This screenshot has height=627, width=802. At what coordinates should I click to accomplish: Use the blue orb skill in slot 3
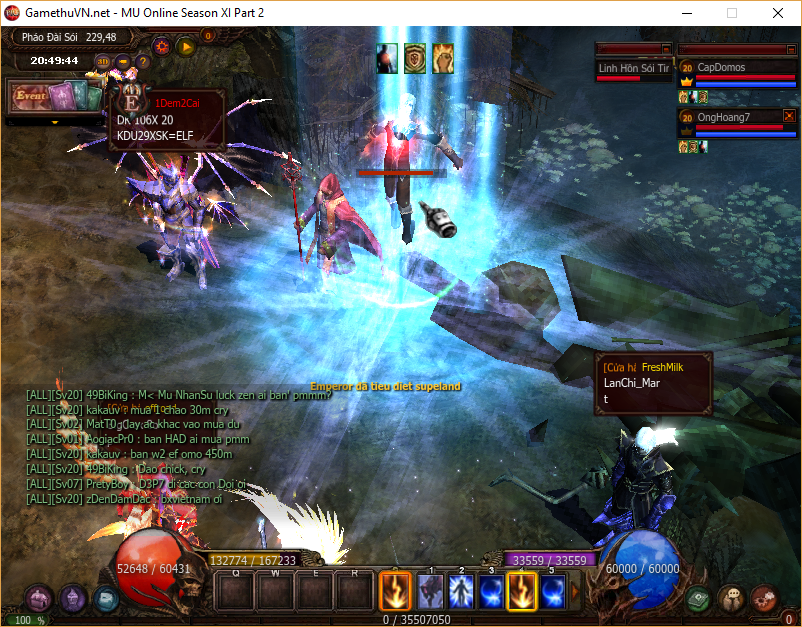[x=492, y=590]
